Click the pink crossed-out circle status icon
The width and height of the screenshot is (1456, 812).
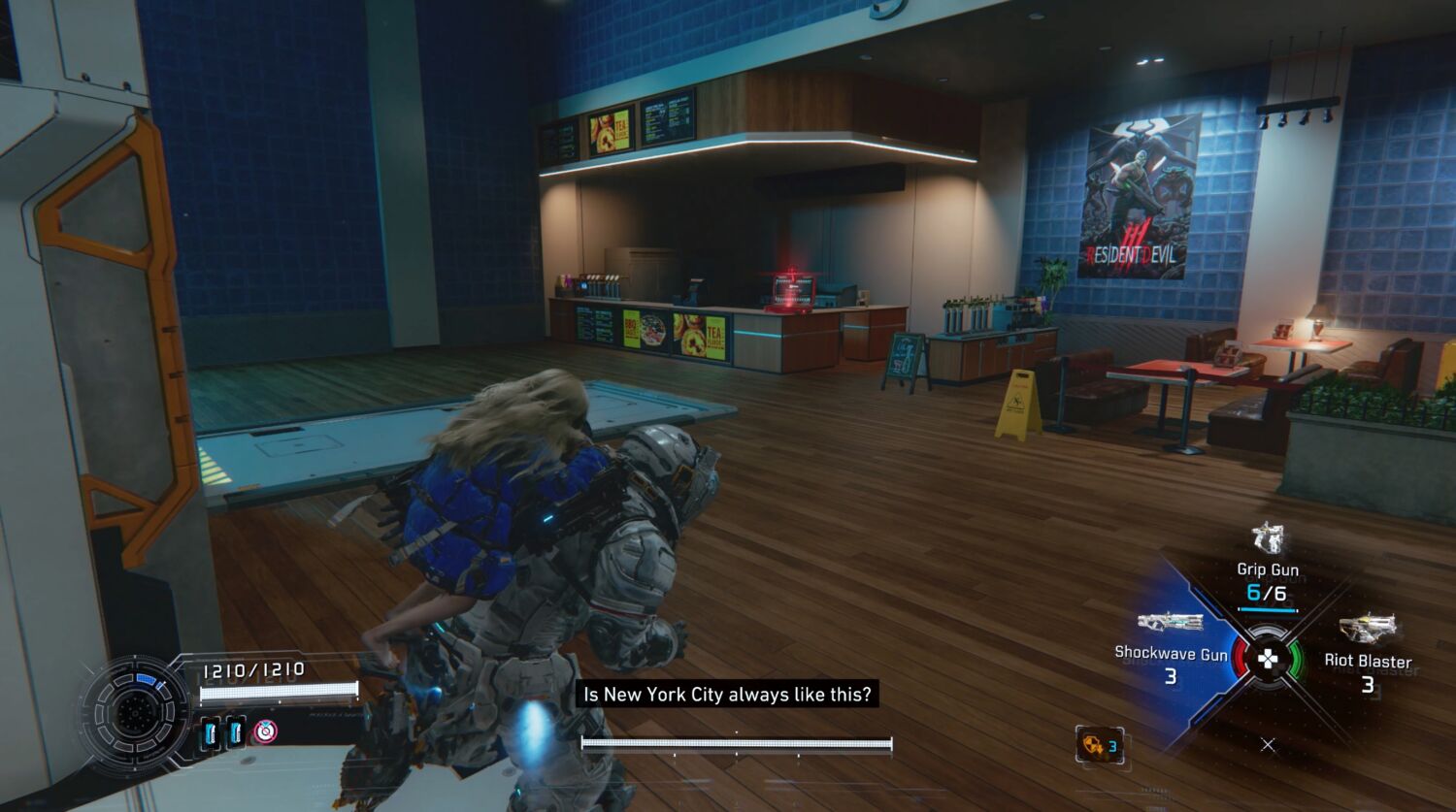265,731
